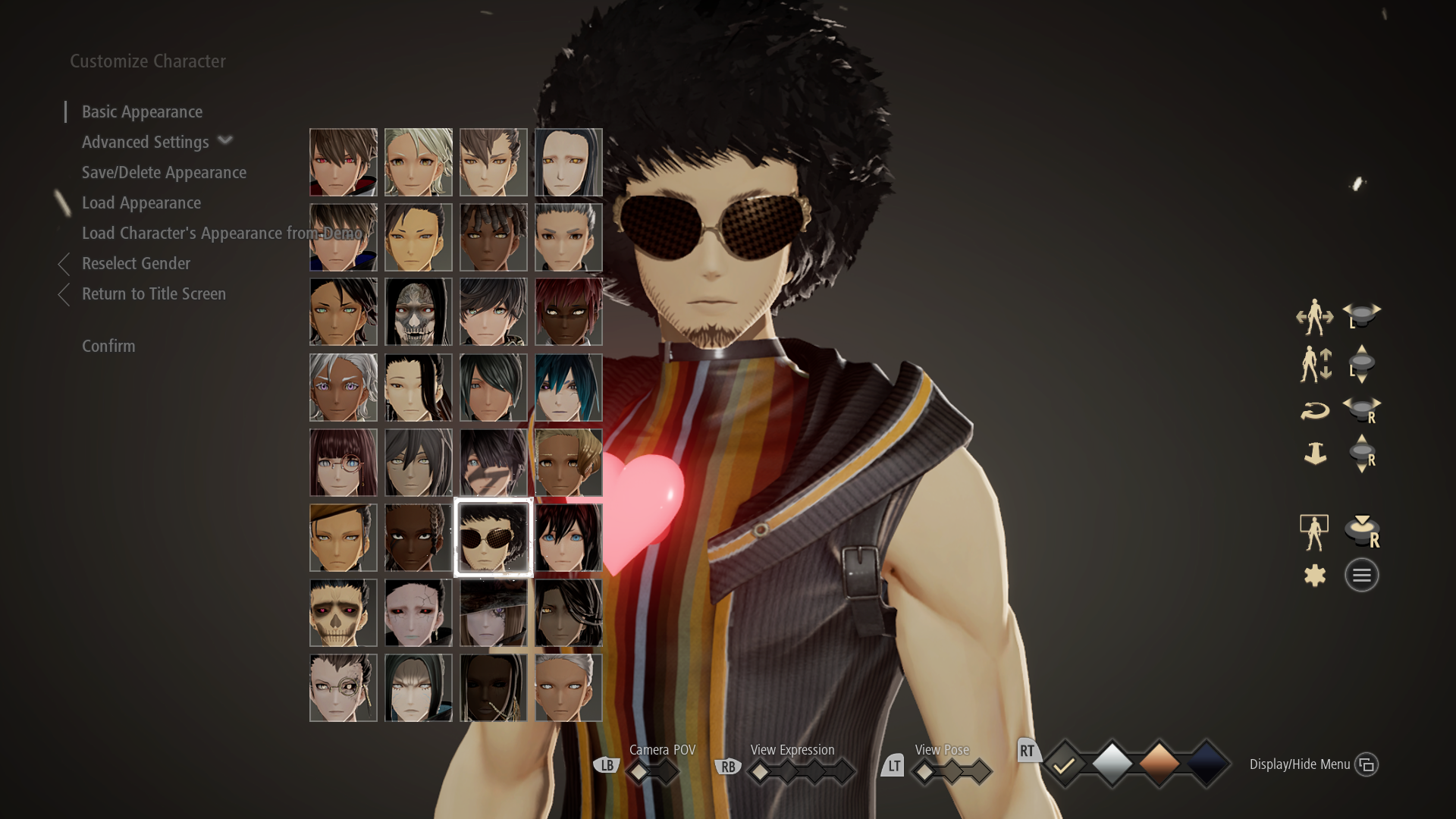Expand the Advanced Settings chevron
The height and width of the screenshot is (819, 1456).
pyautogui.click(x=225, y=141)
